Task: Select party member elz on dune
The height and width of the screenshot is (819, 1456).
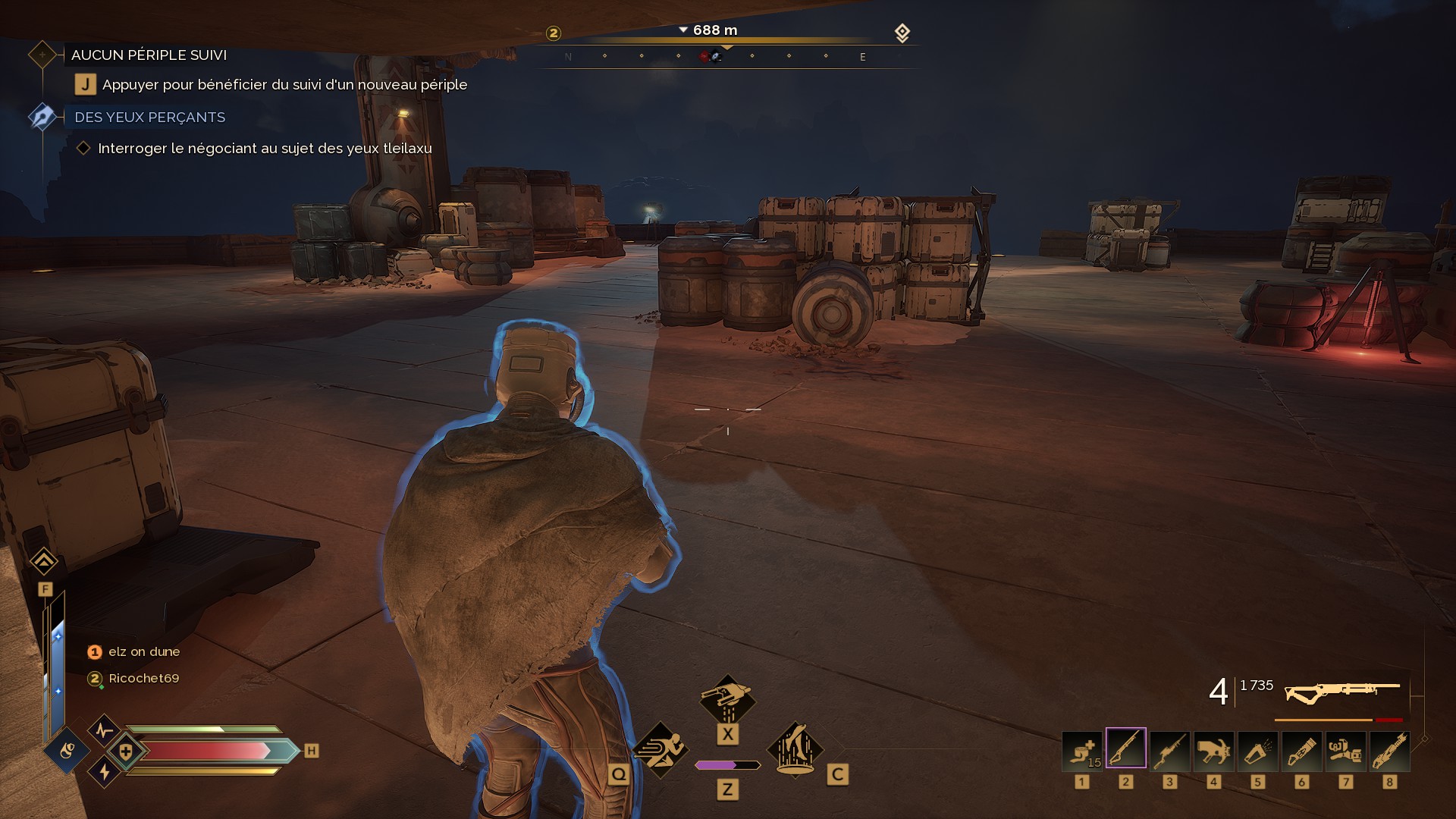Action: point(143,651)
